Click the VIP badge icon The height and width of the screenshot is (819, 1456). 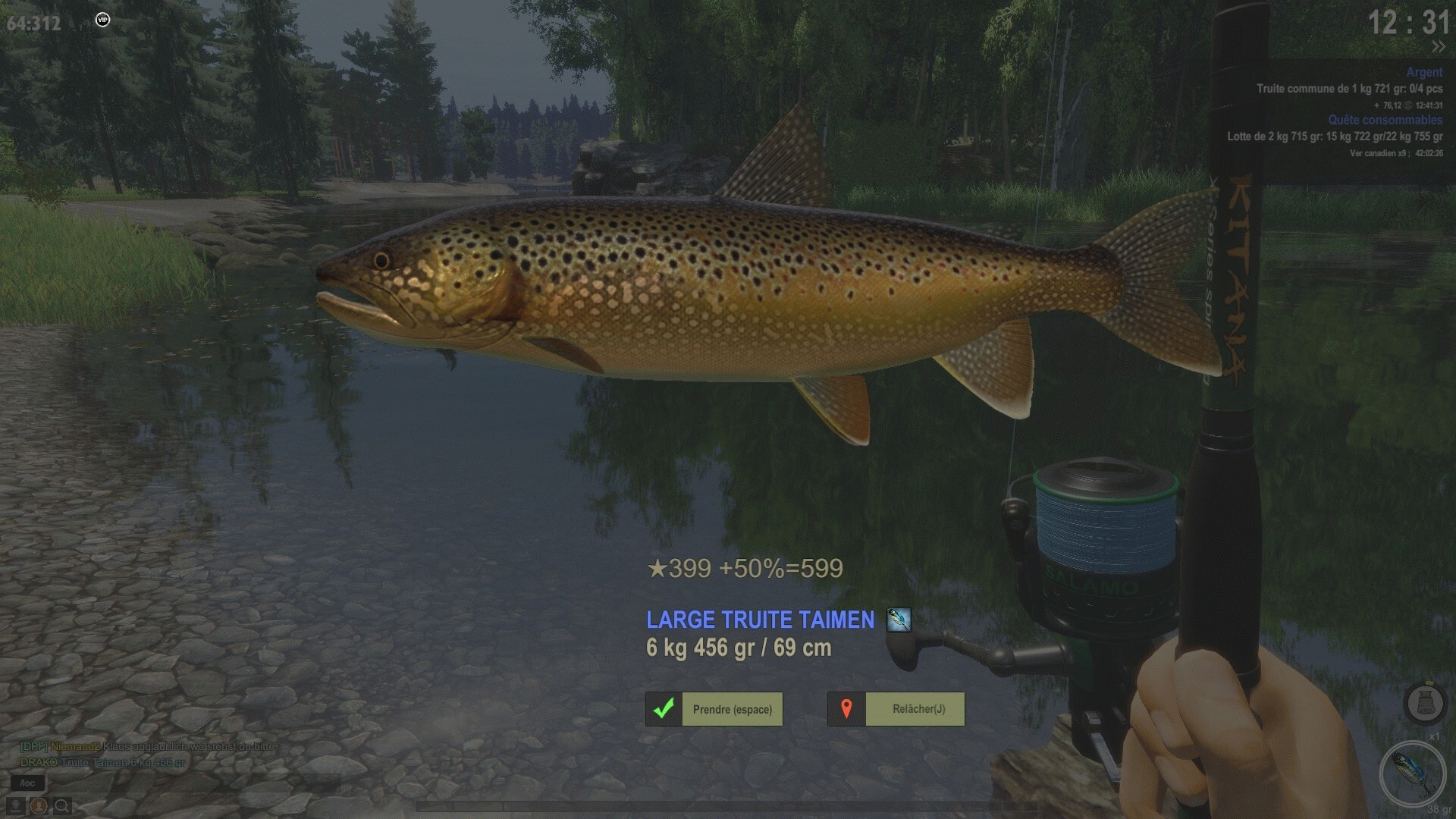(103, 20)
